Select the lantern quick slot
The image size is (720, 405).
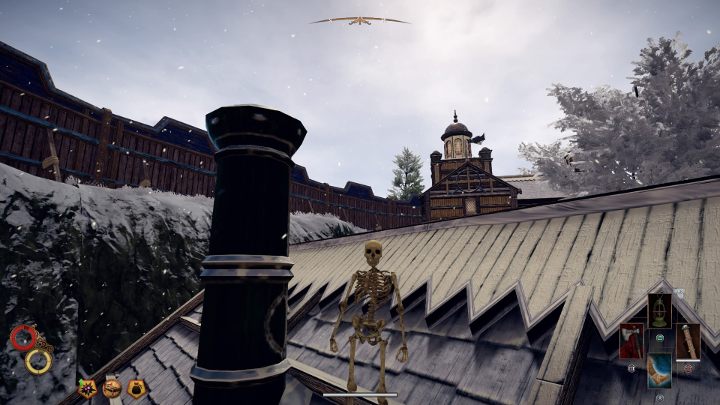(x=659, y=309)
